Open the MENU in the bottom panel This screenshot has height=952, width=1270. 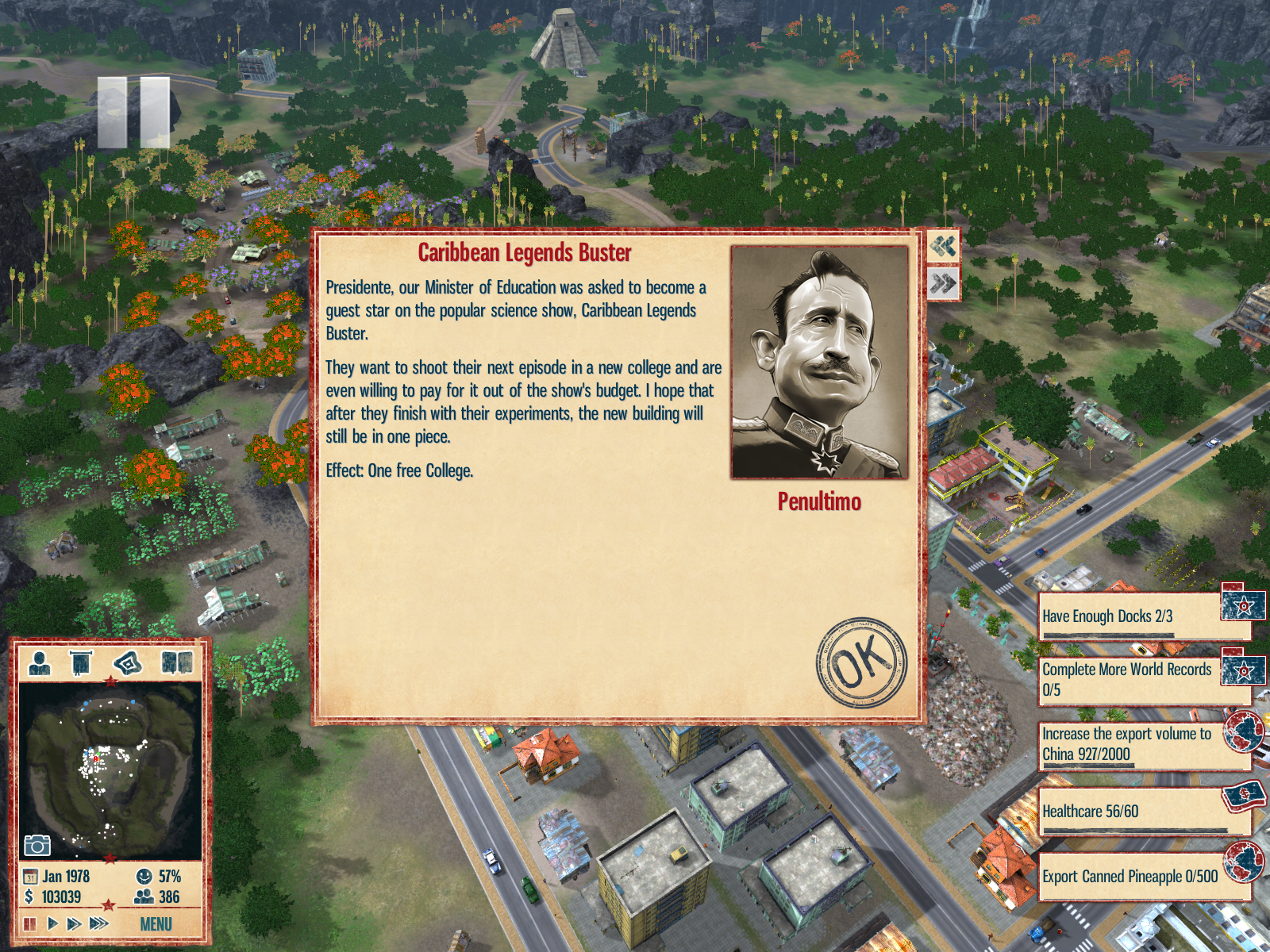pyautogui.click(x=156, y=924)
